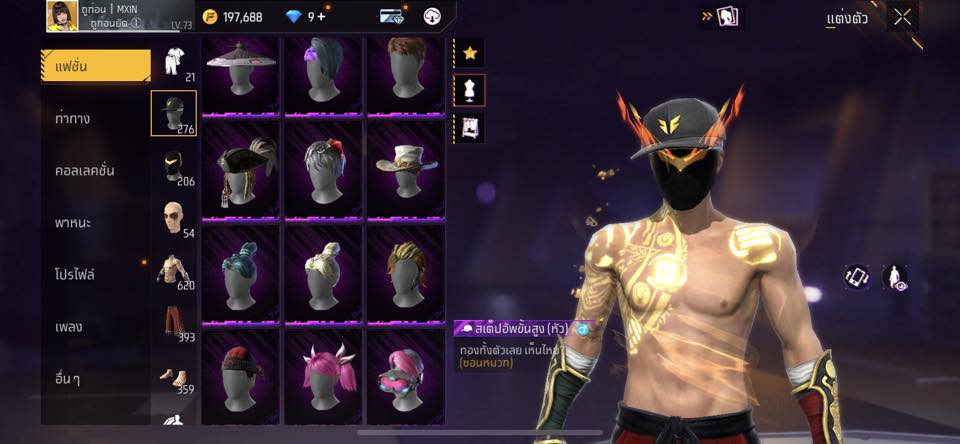Open the mask category showing 206 items
This screenshot has height=444, width=960.
click(x=174, y=166)
